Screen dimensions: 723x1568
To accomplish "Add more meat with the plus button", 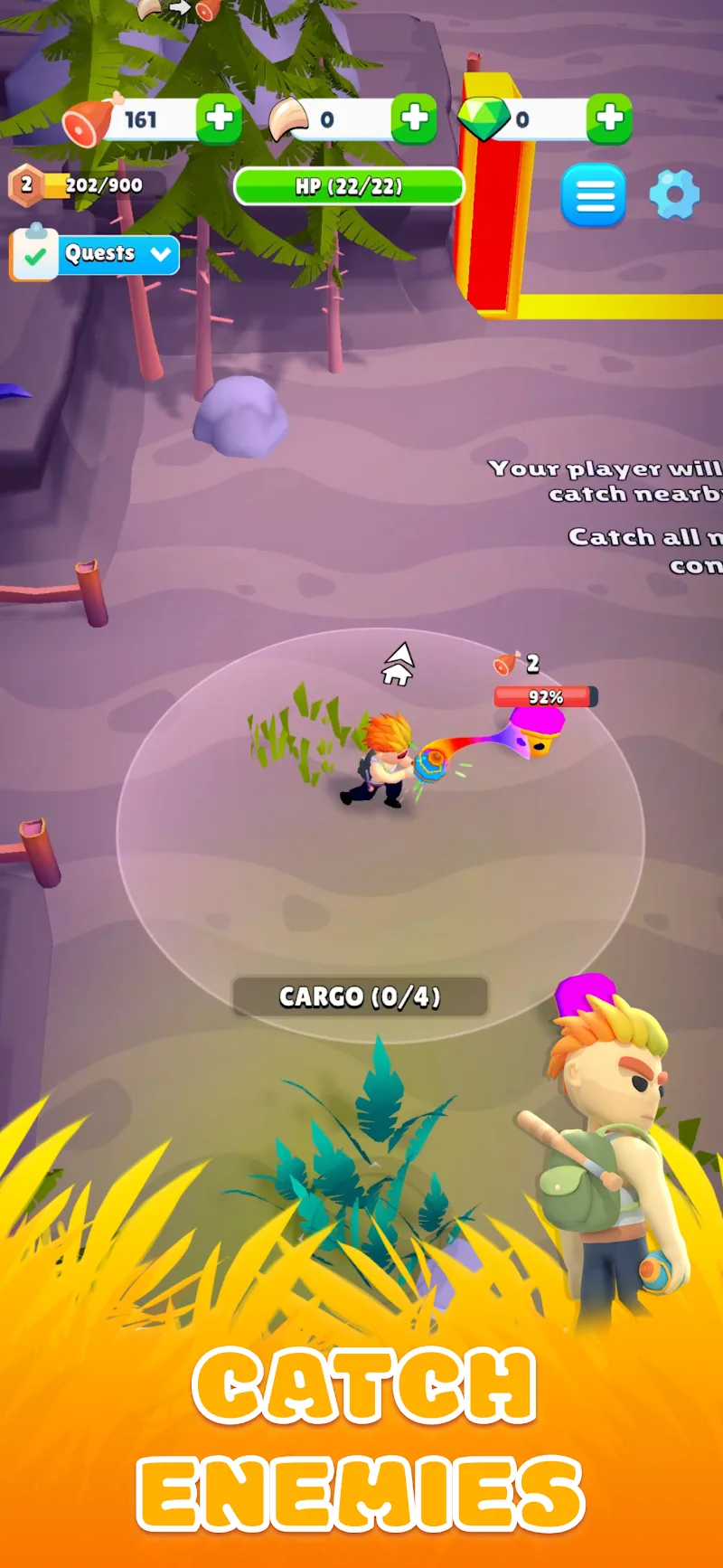I will pyautogui.click(x=220, y=118).
